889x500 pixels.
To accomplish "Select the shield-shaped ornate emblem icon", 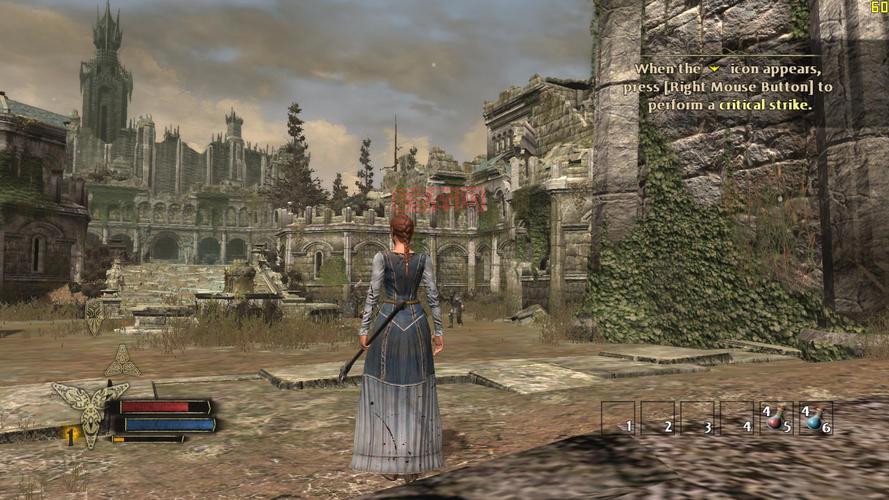I will point(93,316).
